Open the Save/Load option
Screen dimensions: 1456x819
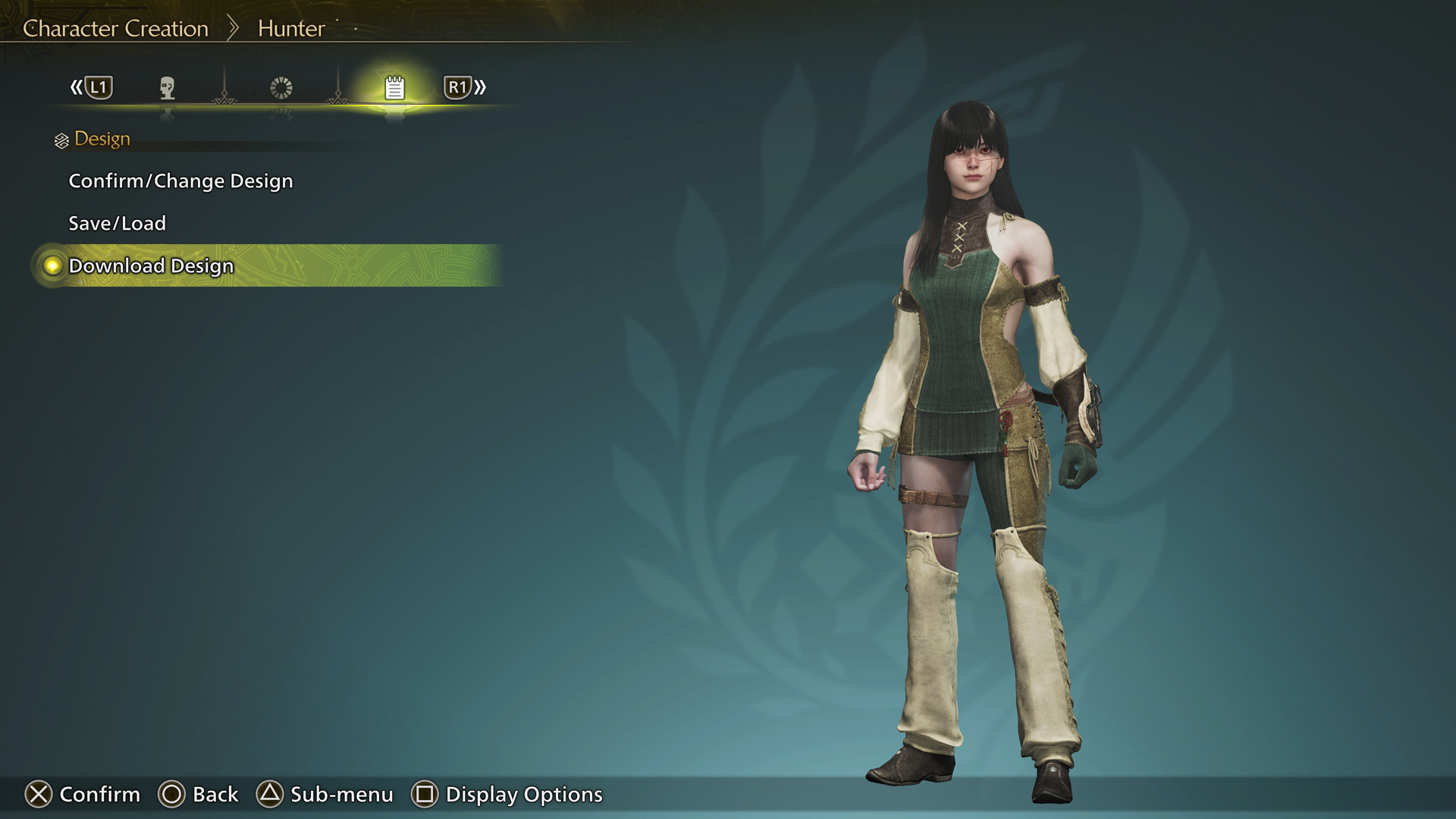117,224
